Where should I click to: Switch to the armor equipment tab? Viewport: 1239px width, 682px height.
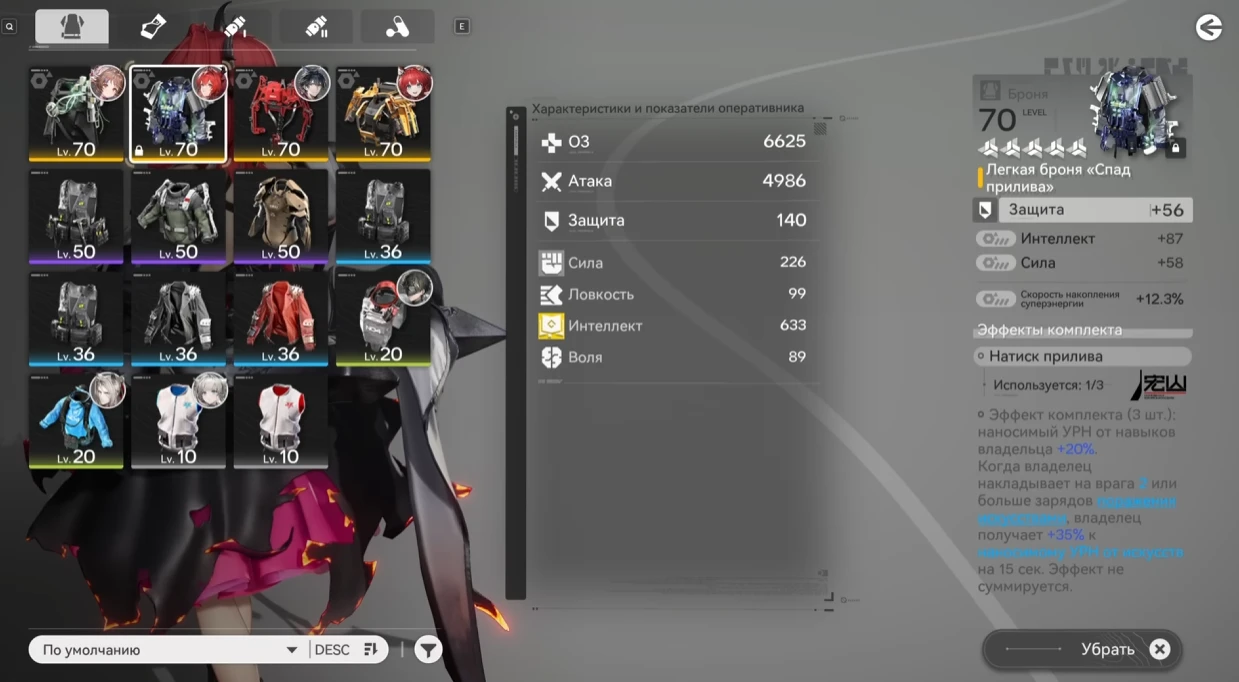click(x=72, y=27)
